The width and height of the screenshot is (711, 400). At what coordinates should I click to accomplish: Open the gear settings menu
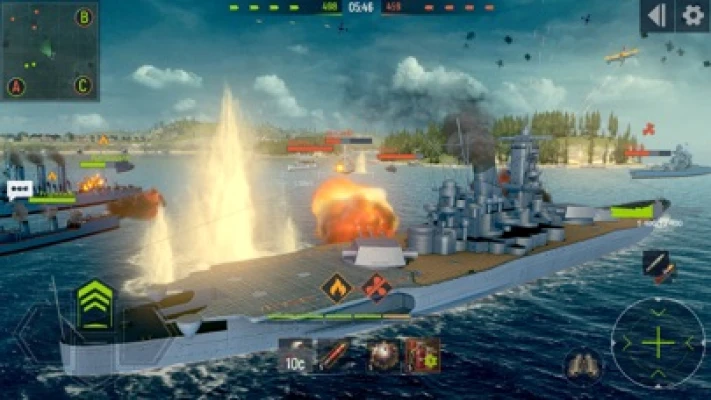[x=691, y=15]
